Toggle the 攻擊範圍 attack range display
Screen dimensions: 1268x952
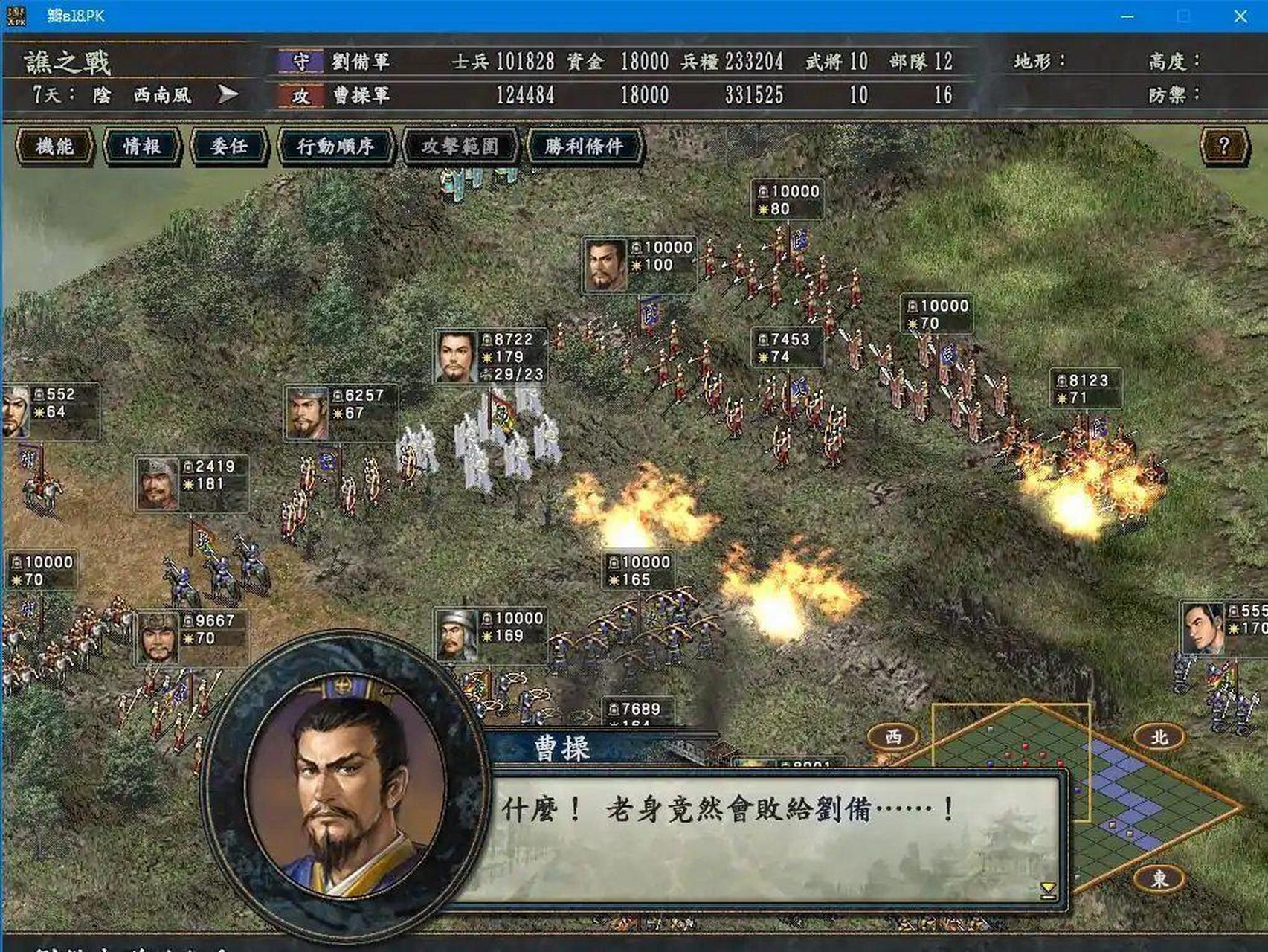tap(460, 146)
